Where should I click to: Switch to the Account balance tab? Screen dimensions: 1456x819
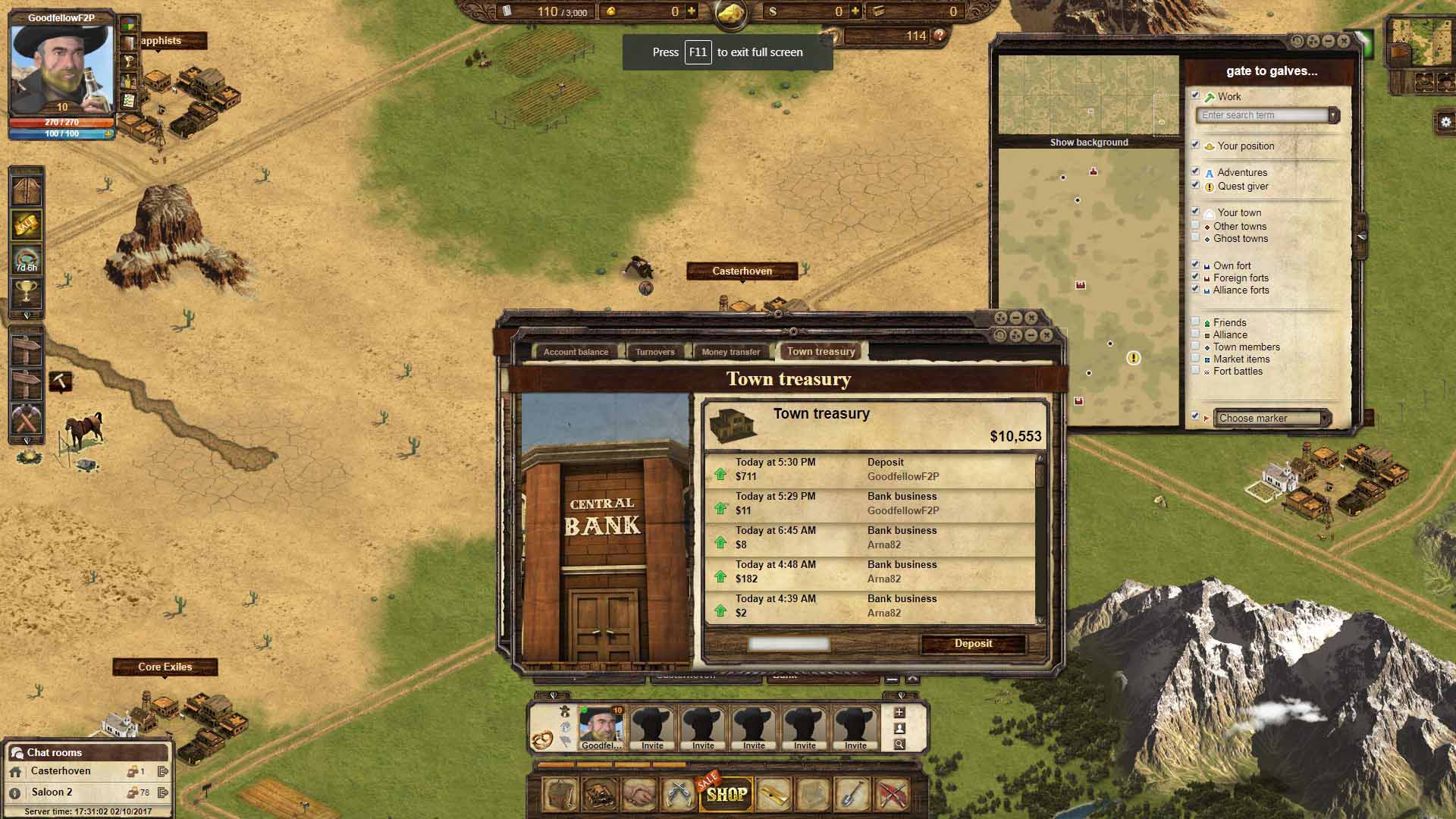[x=576, y=352]
